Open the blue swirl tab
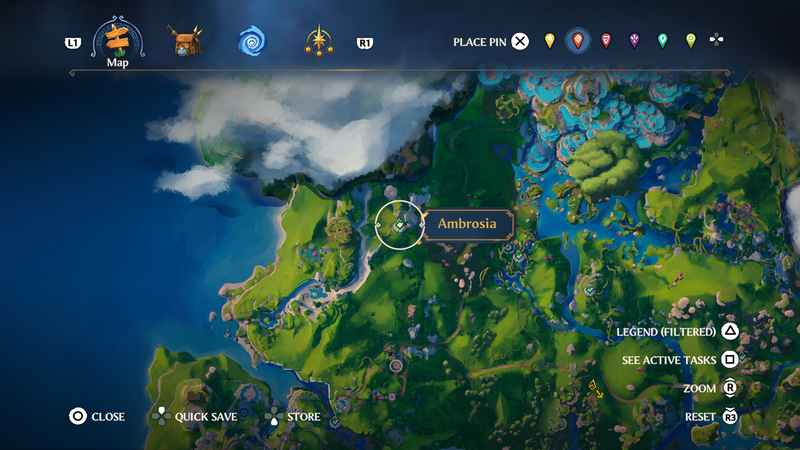 [x=251, y=42]
